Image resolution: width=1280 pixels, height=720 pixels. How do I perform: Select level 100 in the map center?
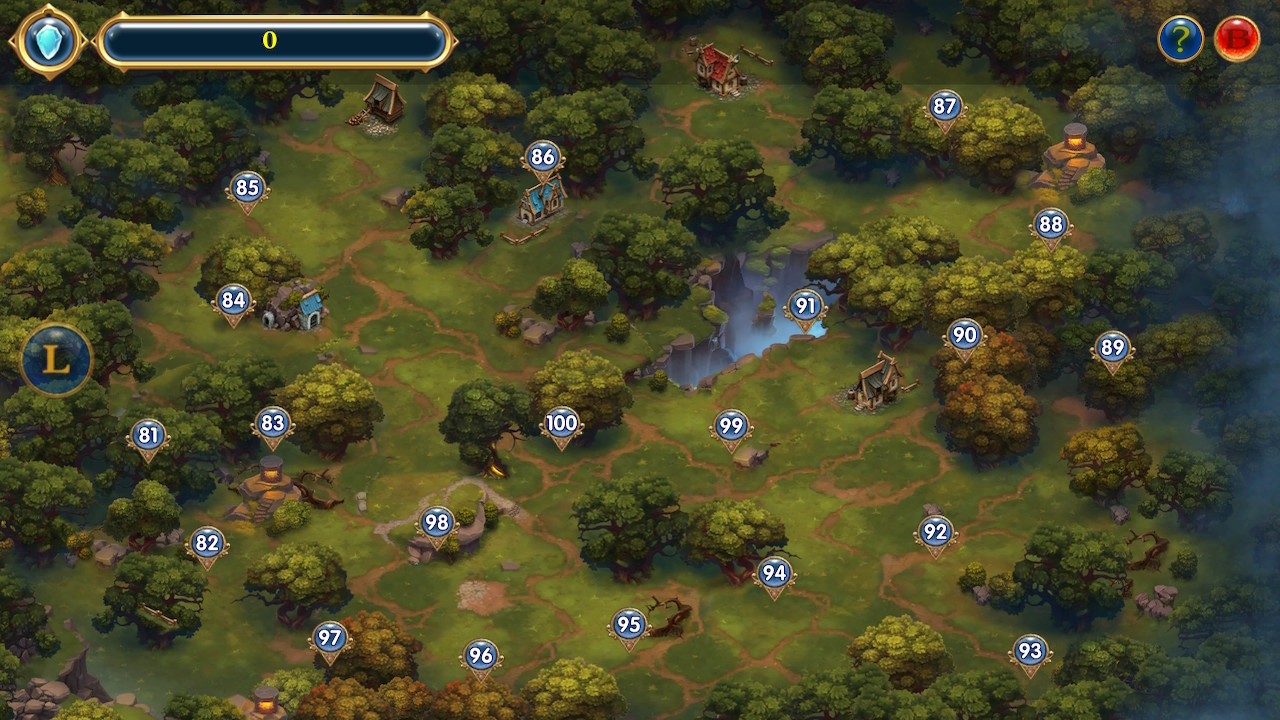pyautogui.click(x=560, y=423)
